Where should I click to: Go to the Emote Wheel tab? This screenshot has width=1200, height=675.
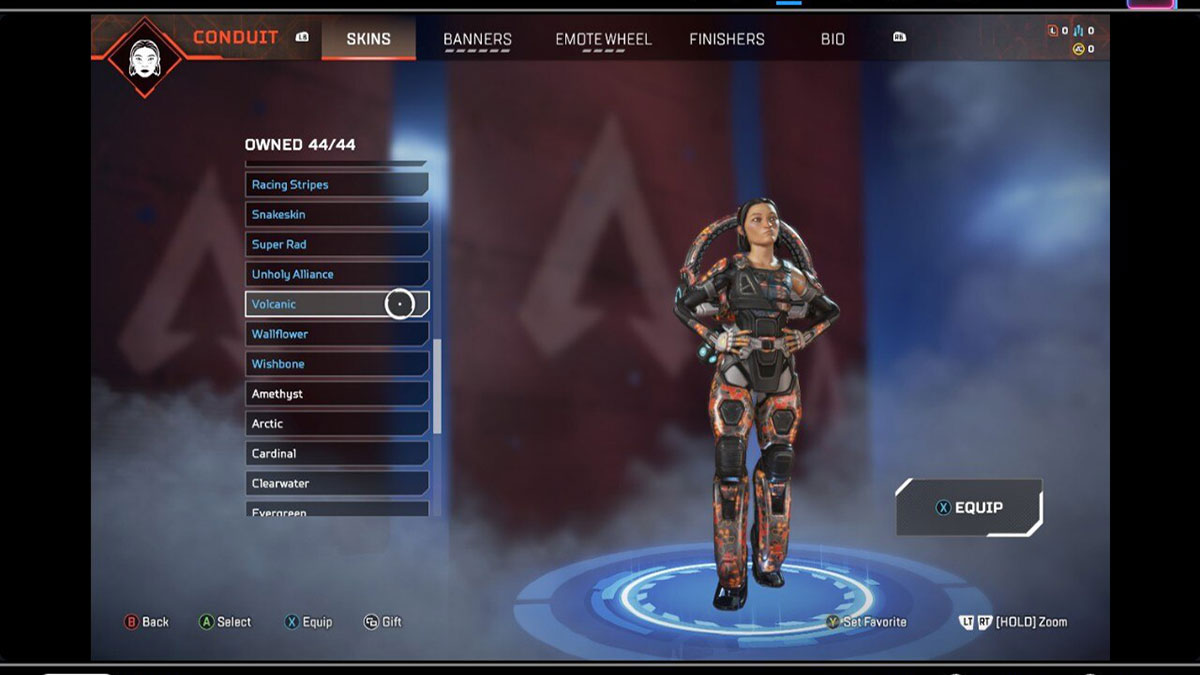(603, 39)
